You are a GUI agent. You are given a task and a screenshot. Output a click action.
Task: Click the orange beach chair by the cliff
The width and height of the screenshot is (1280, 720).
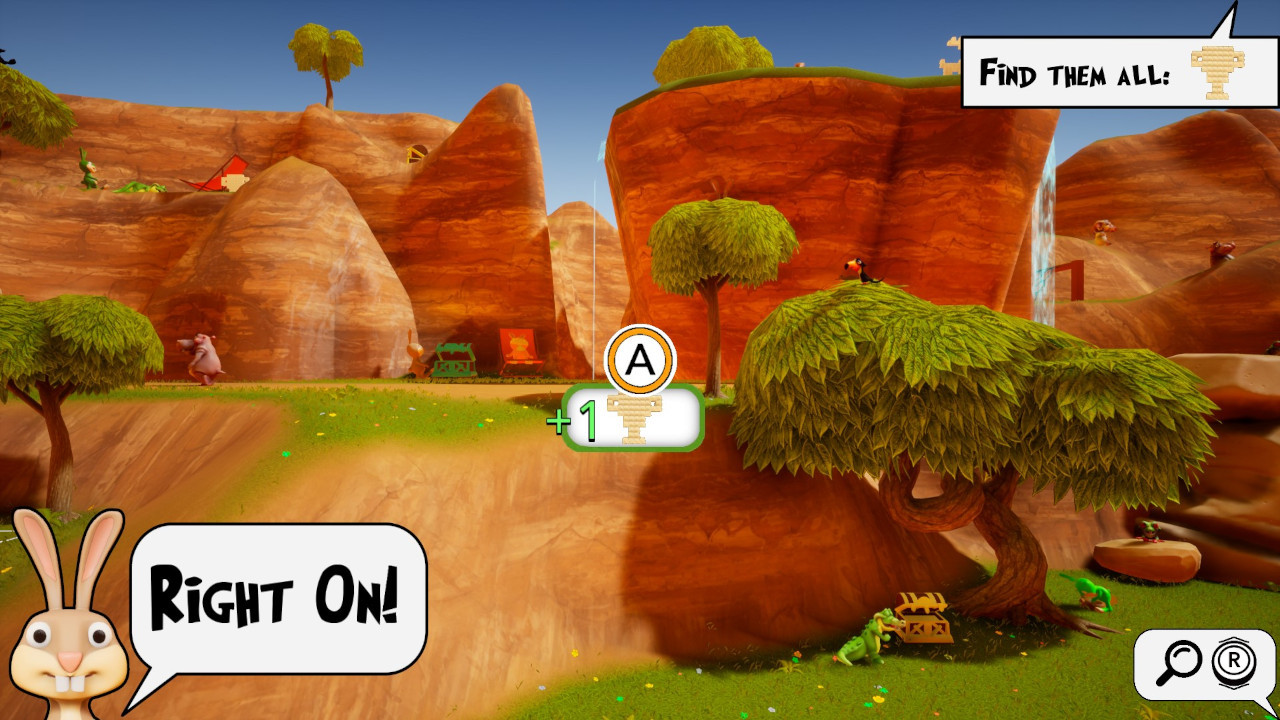pyautogui.click(x=519, y=350)
